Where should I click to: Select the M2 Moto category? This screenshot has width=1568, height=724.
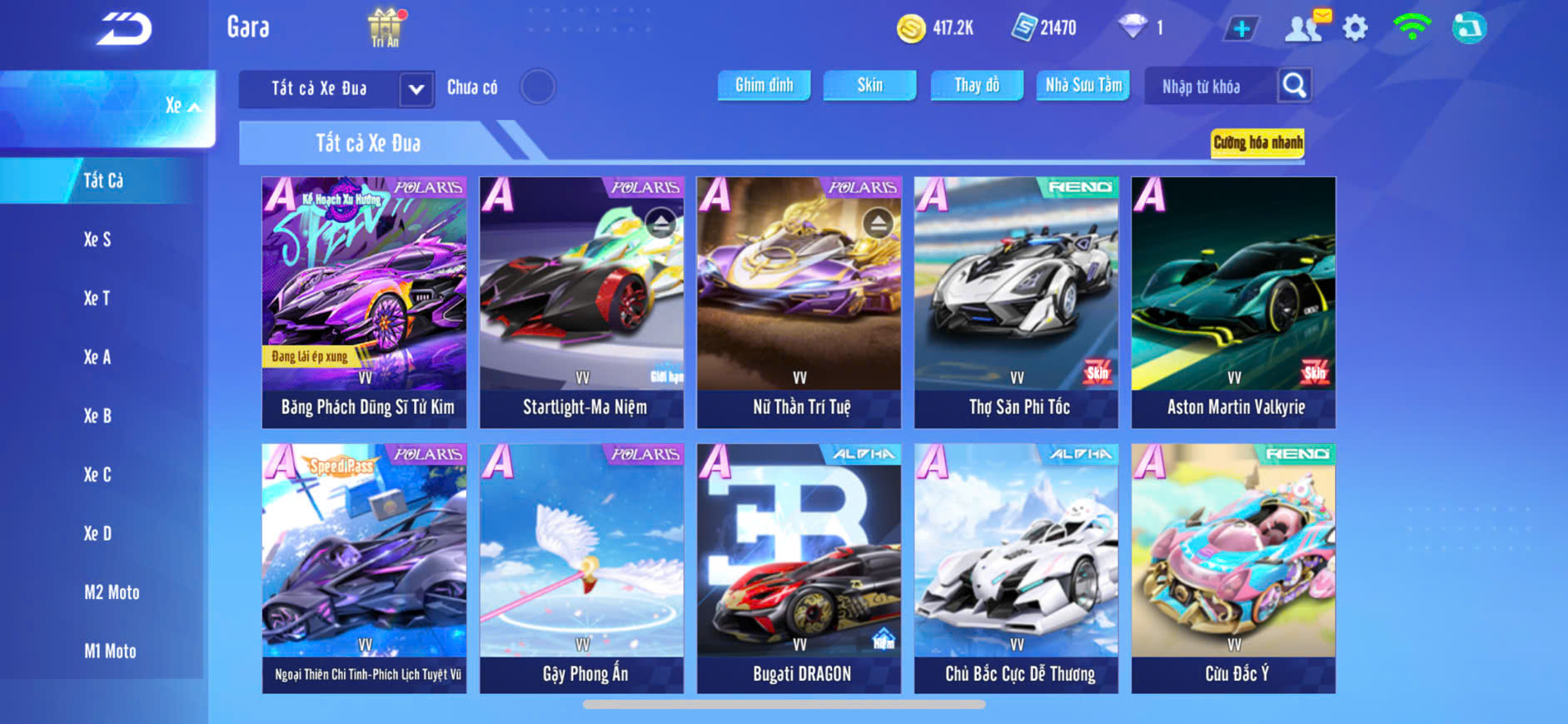[x=112, y=593]
